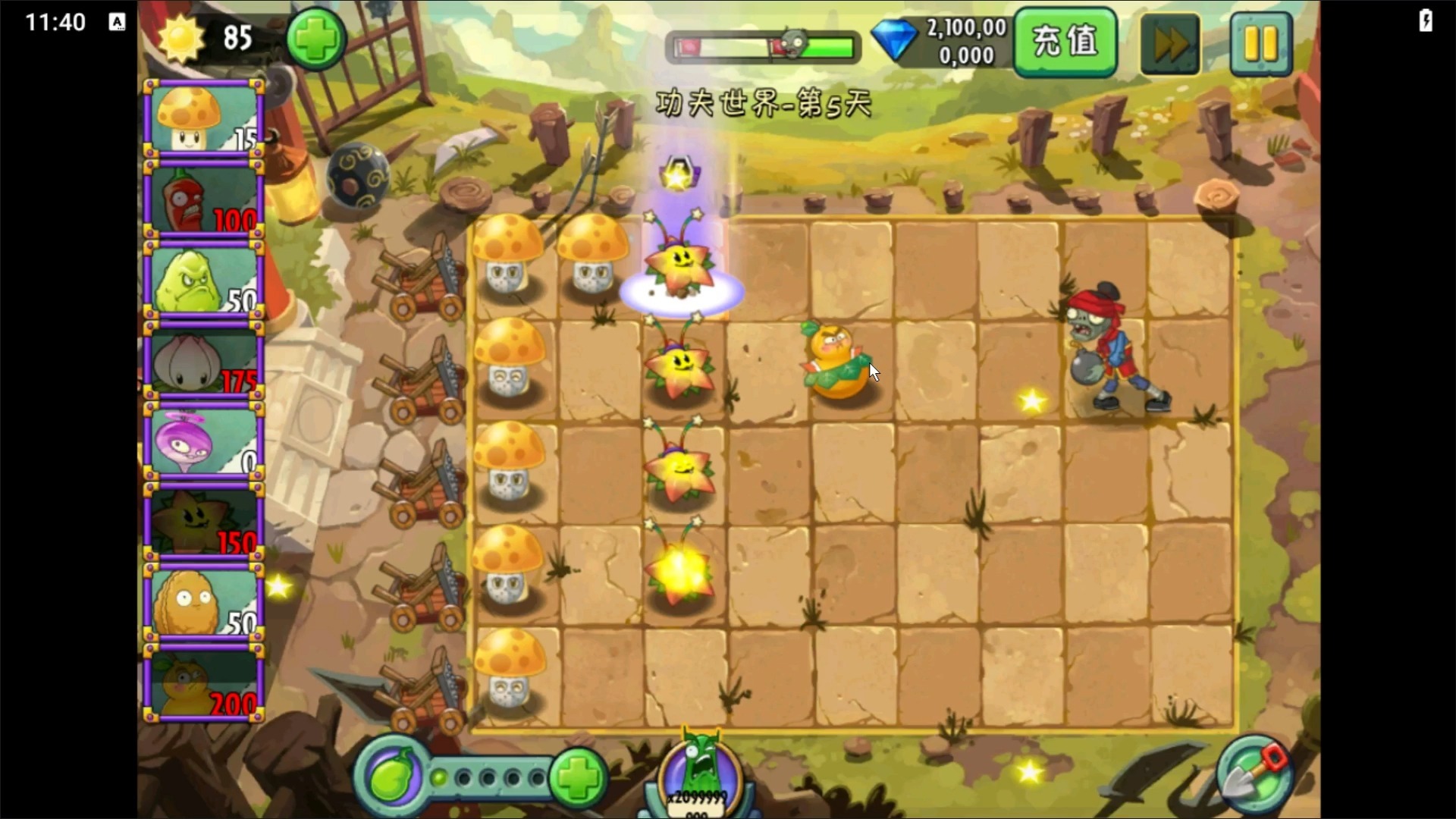Collect the sun icon in the HUD
This screenshot has height=819, width=1456.
pos(181,38)
